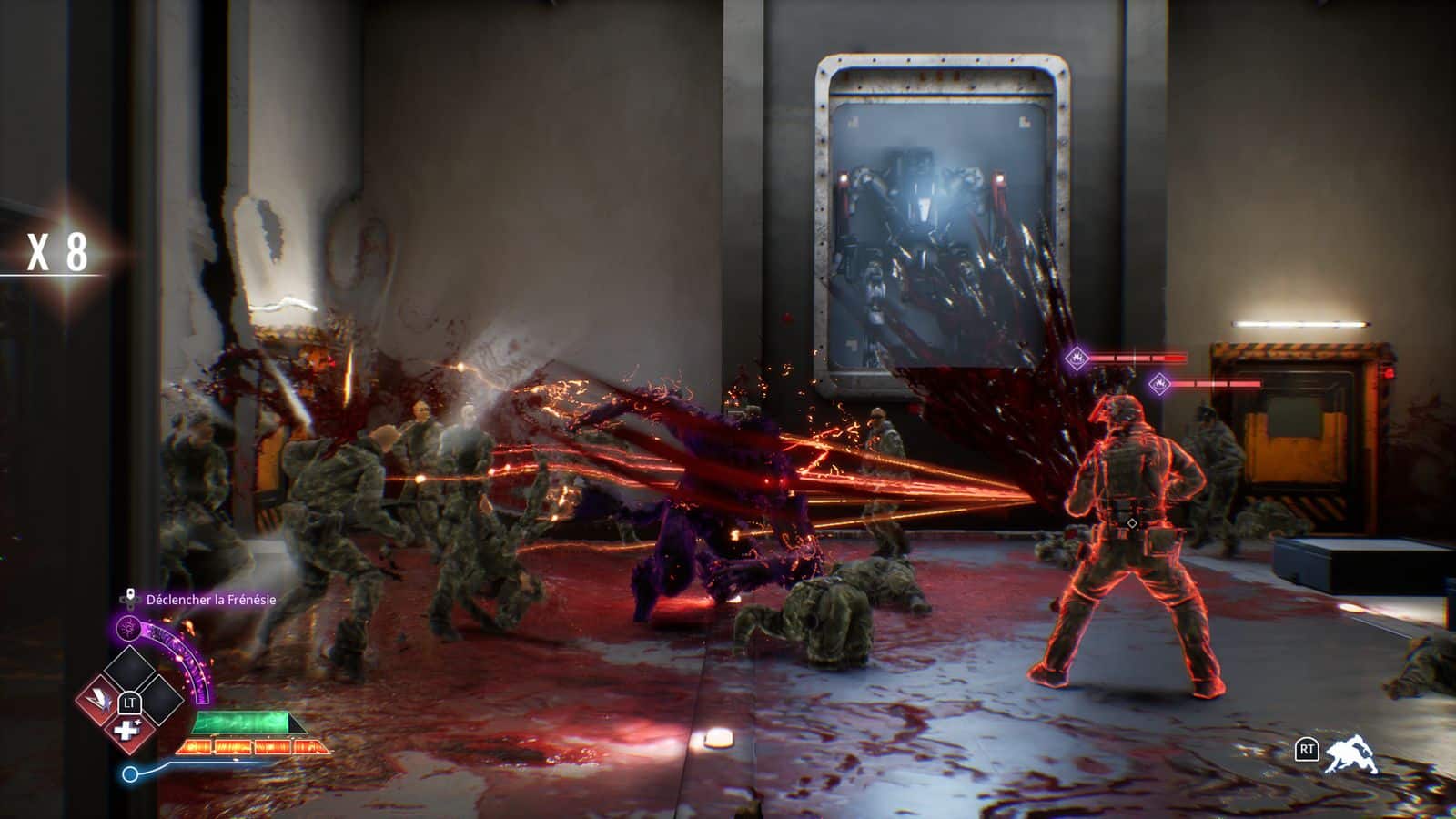Use the claw slash ability in the red diamond
Viewport: 1456px width, 819px height.
[99, 701]
